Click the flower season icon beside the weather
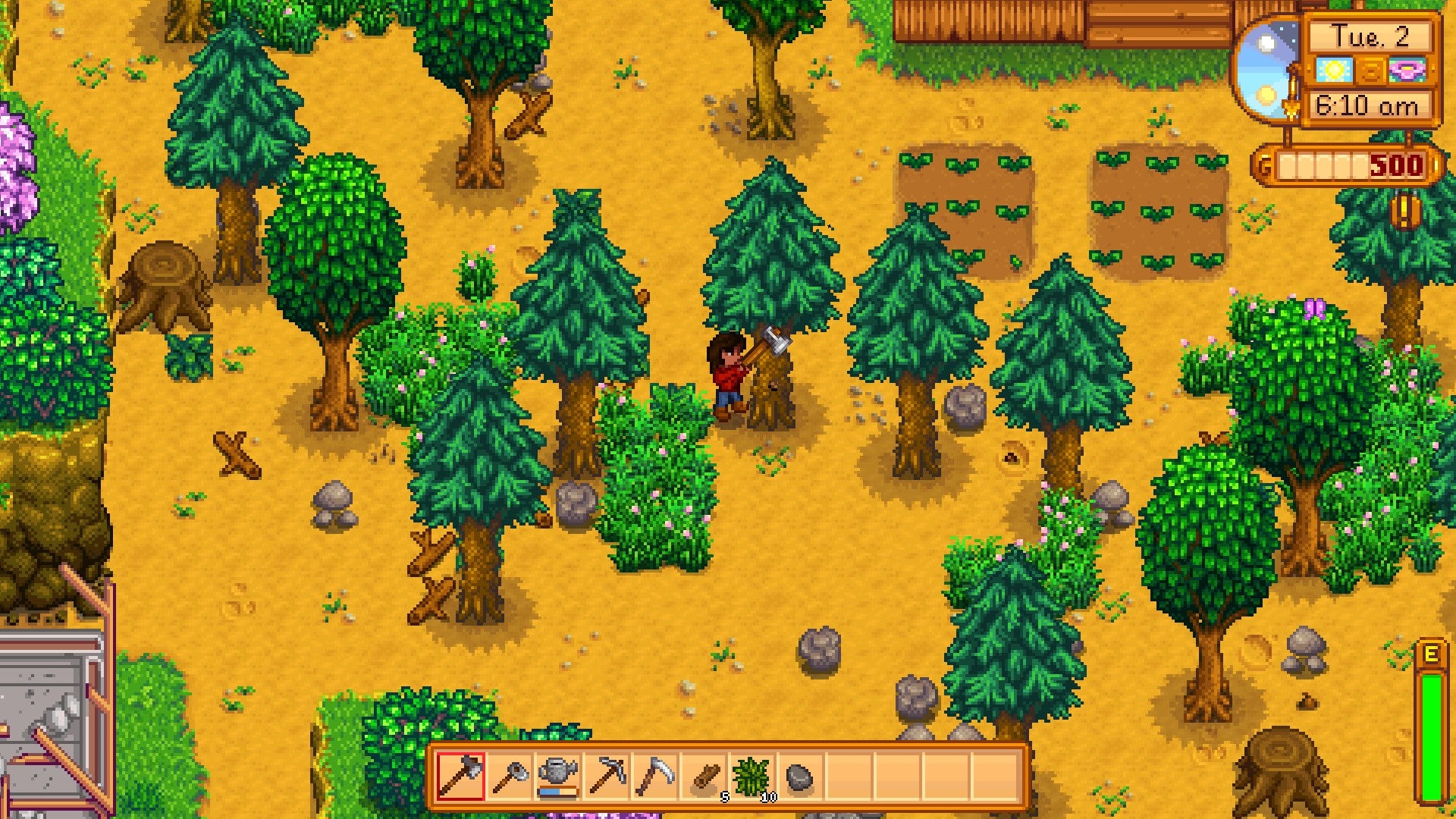The height and width of the screenshot is (819, 1456). [1406, 70]
